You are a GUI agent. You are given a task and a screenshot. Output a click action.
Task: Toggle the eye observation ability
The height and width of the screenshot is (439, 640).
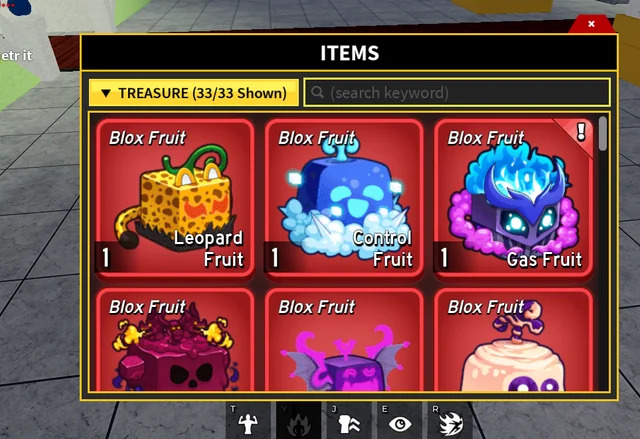point(400,423)
